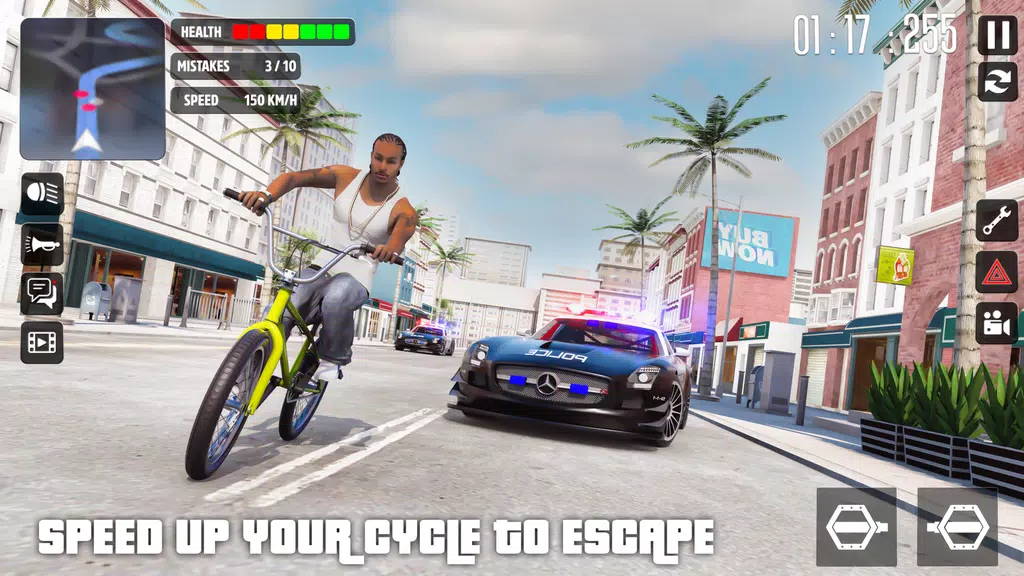Pause the game
The height and width of the screenshot is (576, 1024).
click(996, 36)
